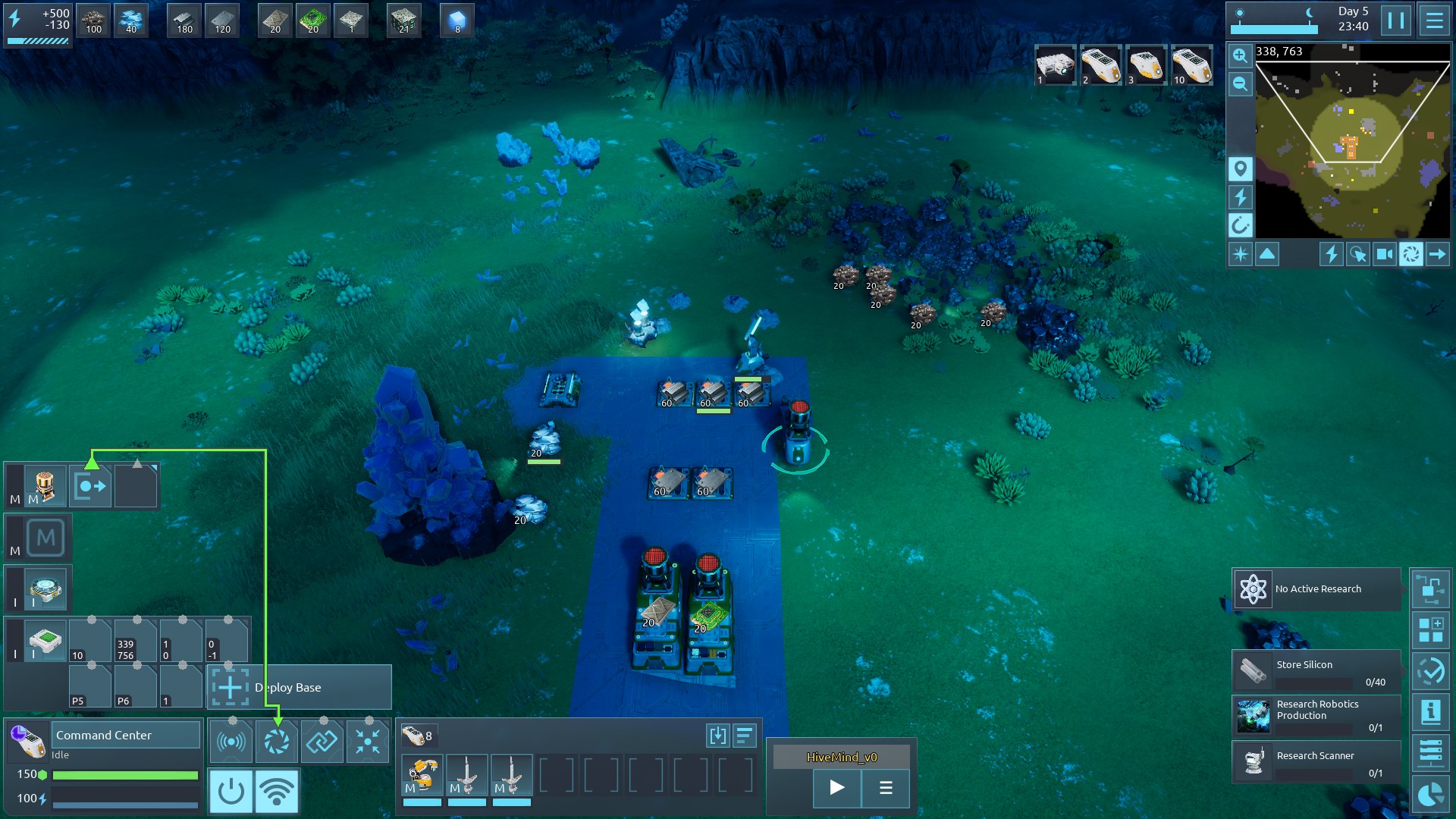The height and width of the screenshot is (819, 1456).
Task: Toggle the Command Center power button
Action: pos(231,791)
